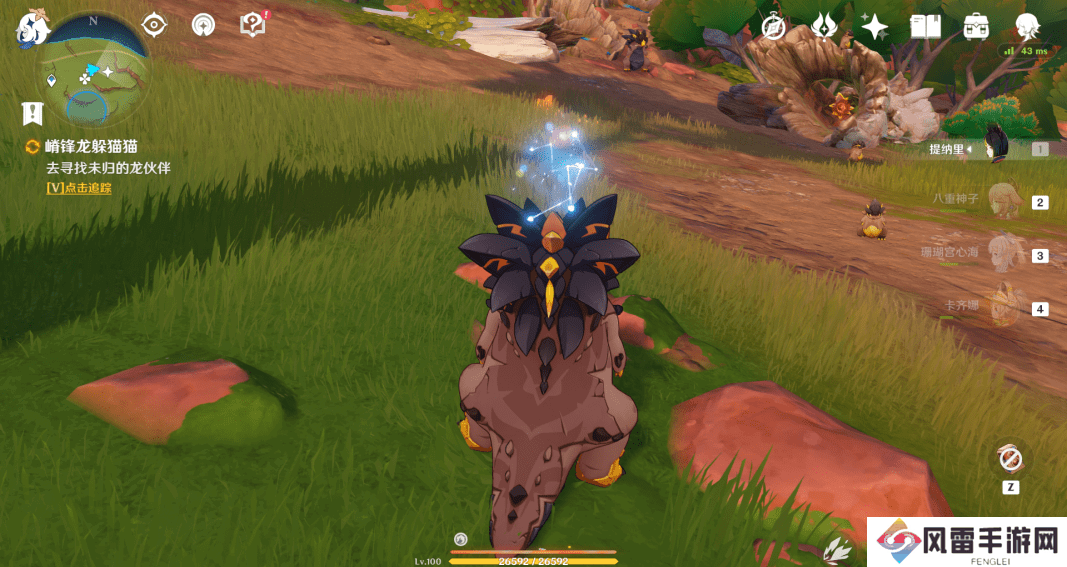The width and height of the screenshot is (1067, 567).
Task: Click the 点击追踪 quest tracking link
Action: [79, 188]
